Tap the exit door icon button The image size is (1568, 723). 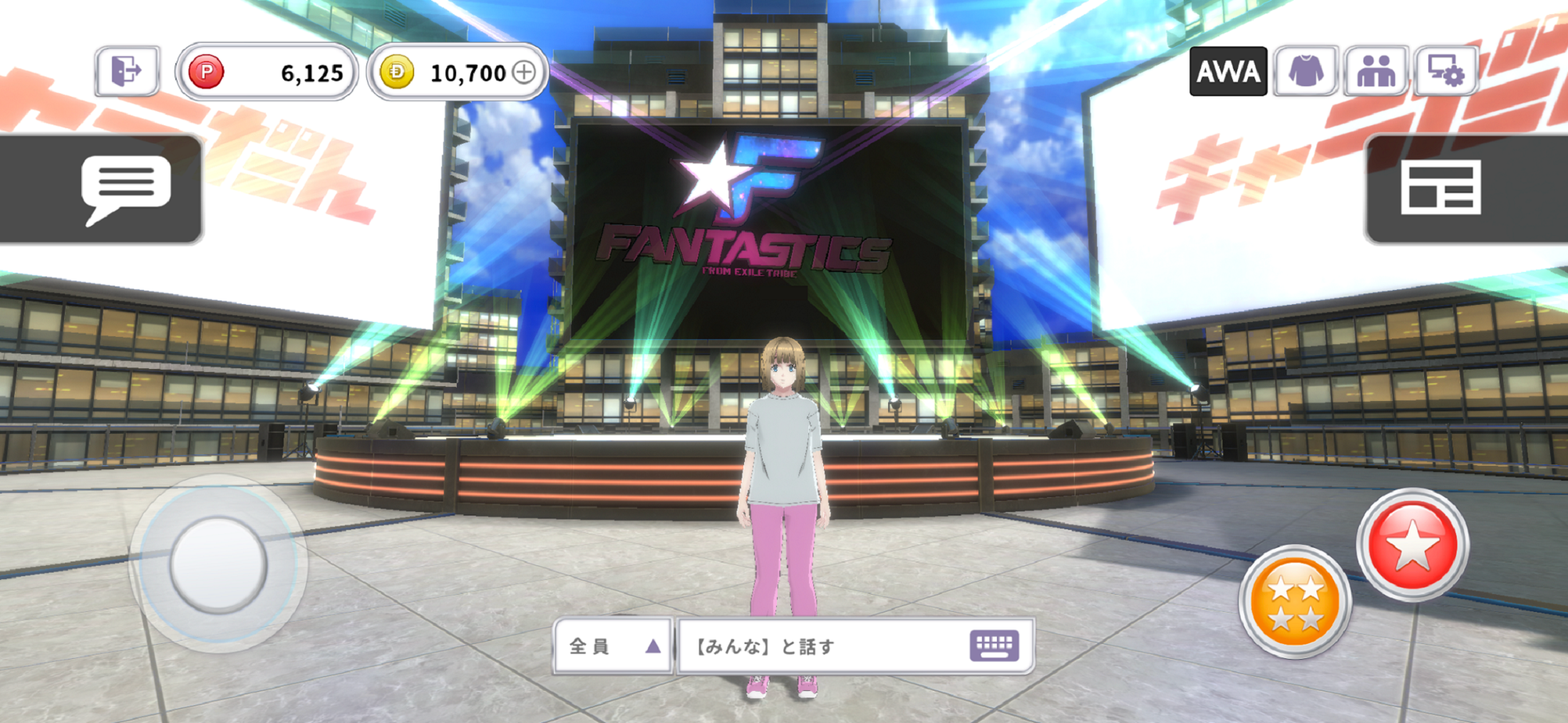(x=127, y=71)
